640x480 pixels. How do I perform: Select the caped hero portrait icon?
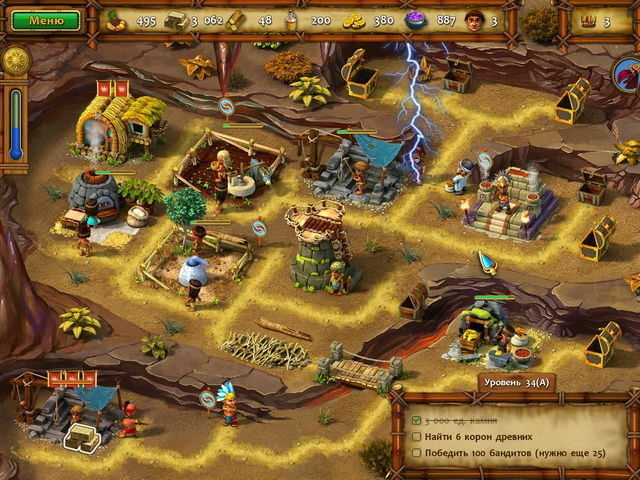pos(628,73)
